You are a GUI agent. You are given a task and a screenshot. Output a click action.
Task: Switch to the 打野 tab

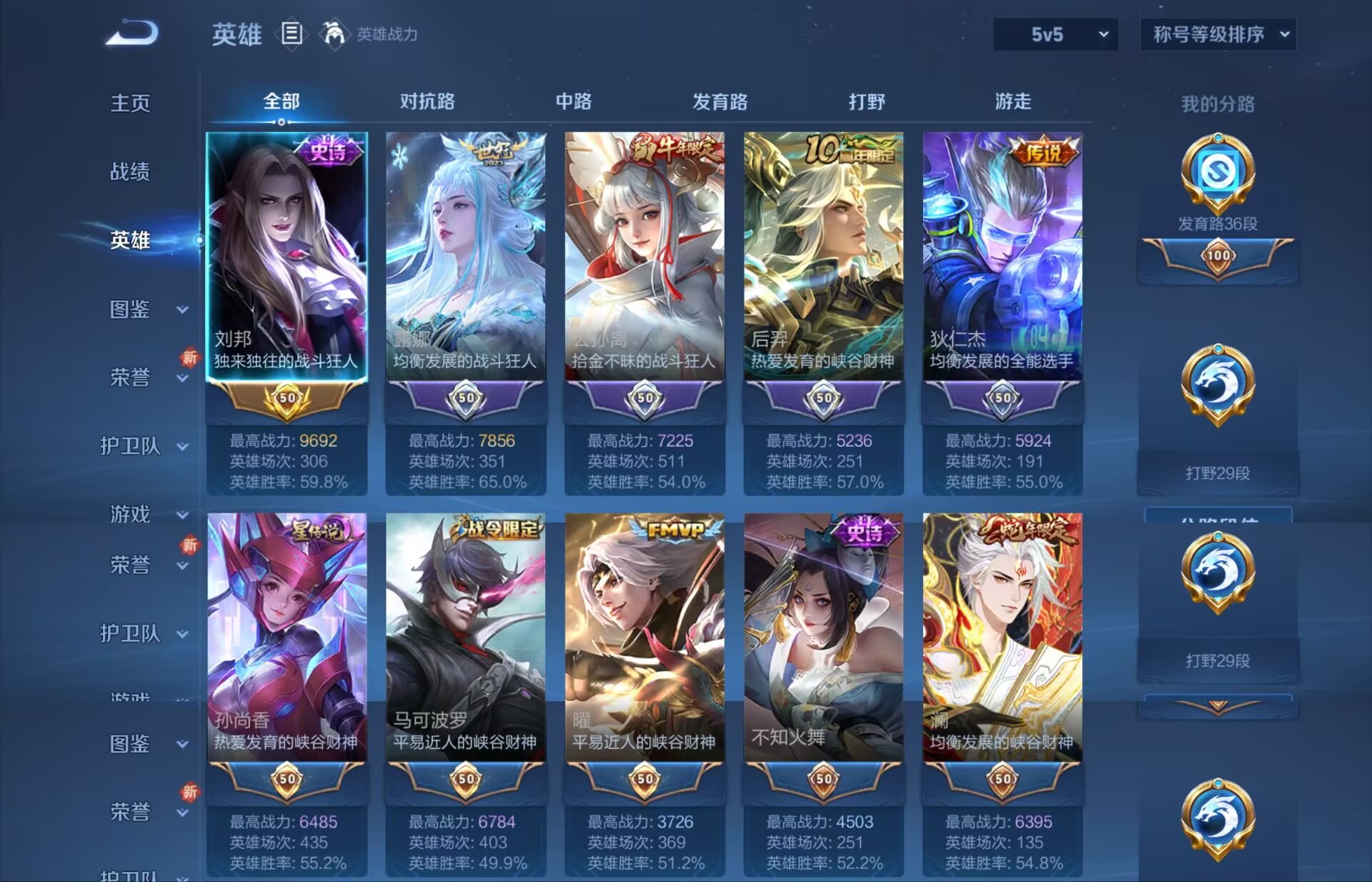point(865,101)
